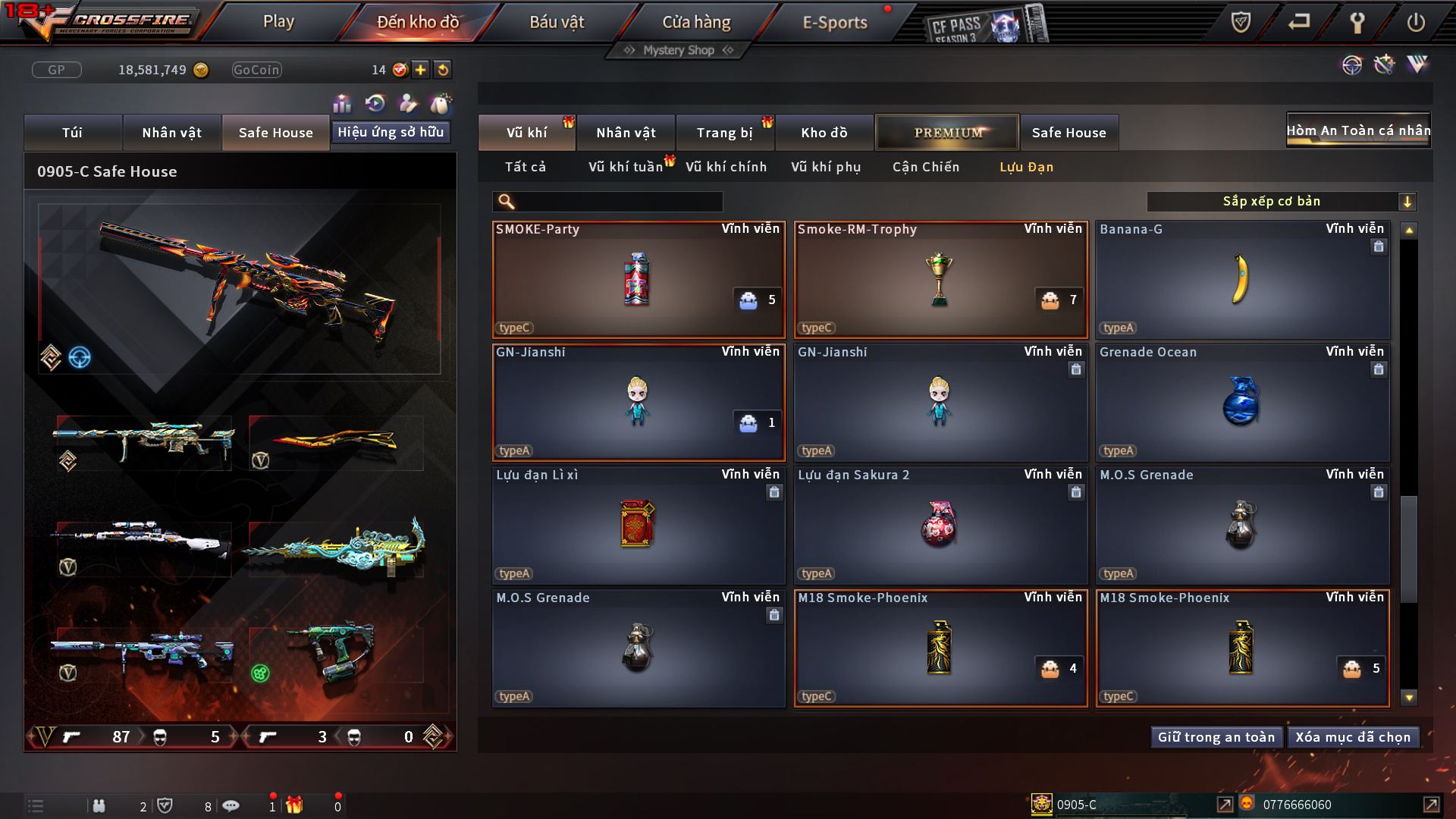Viewport: 1456px width, 819px height.
Task: Show Vũ khí chính primary weapons
Action: pyautogui.click(x=726, y=167)
